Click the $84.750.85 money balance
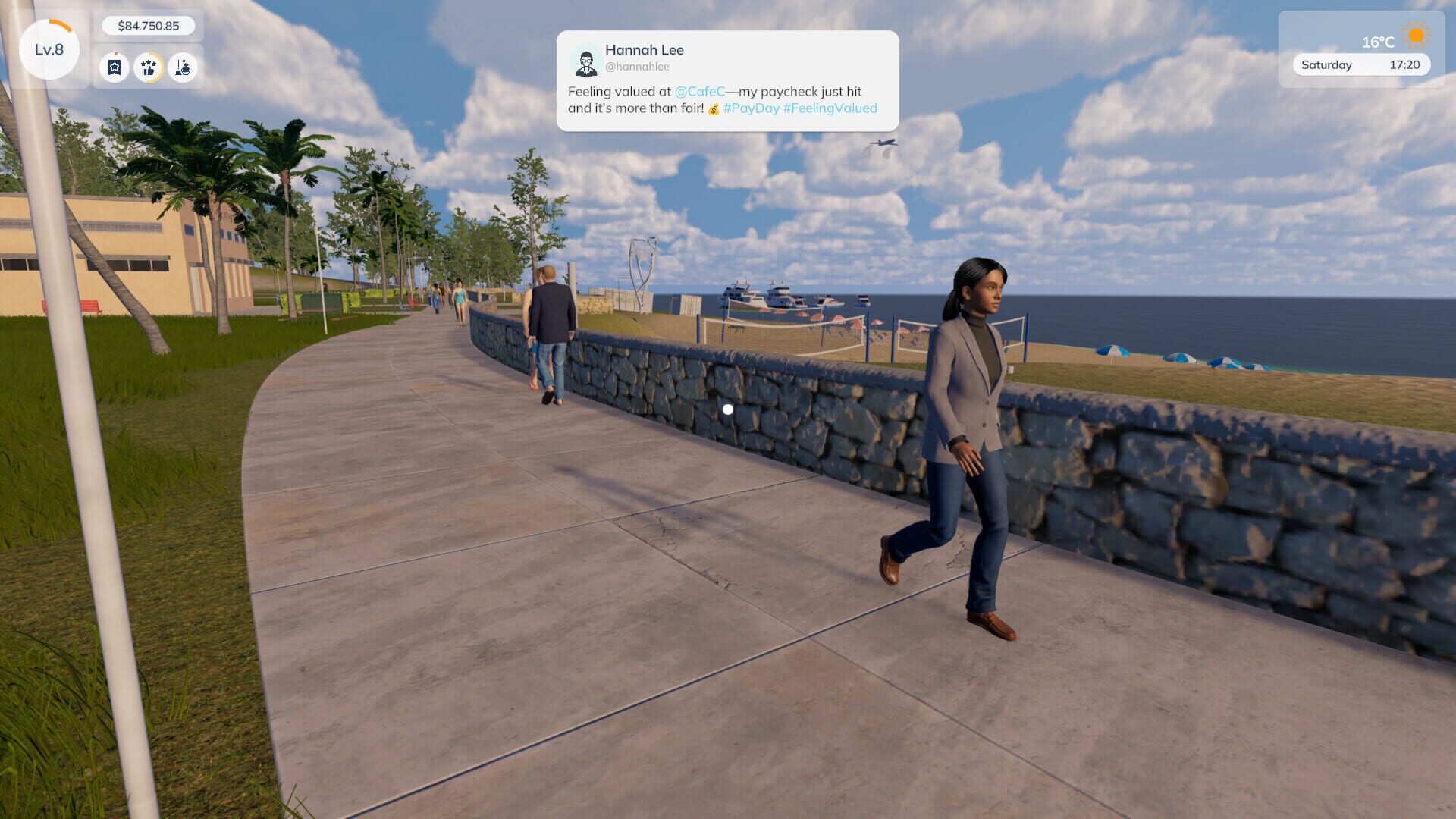 pyautogui.click(x=150, y=25)
